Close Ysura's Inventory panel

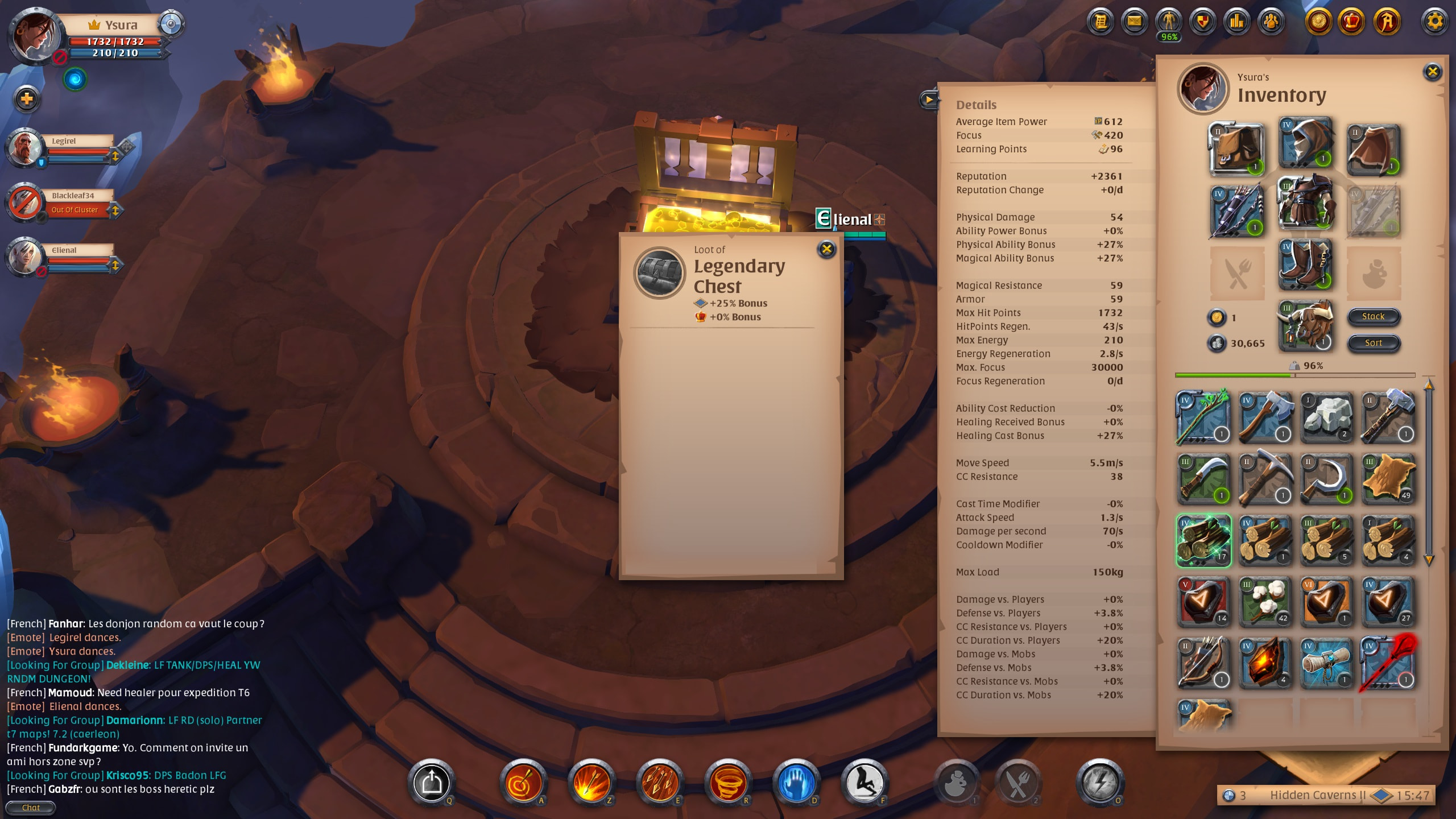point(1432,72)
